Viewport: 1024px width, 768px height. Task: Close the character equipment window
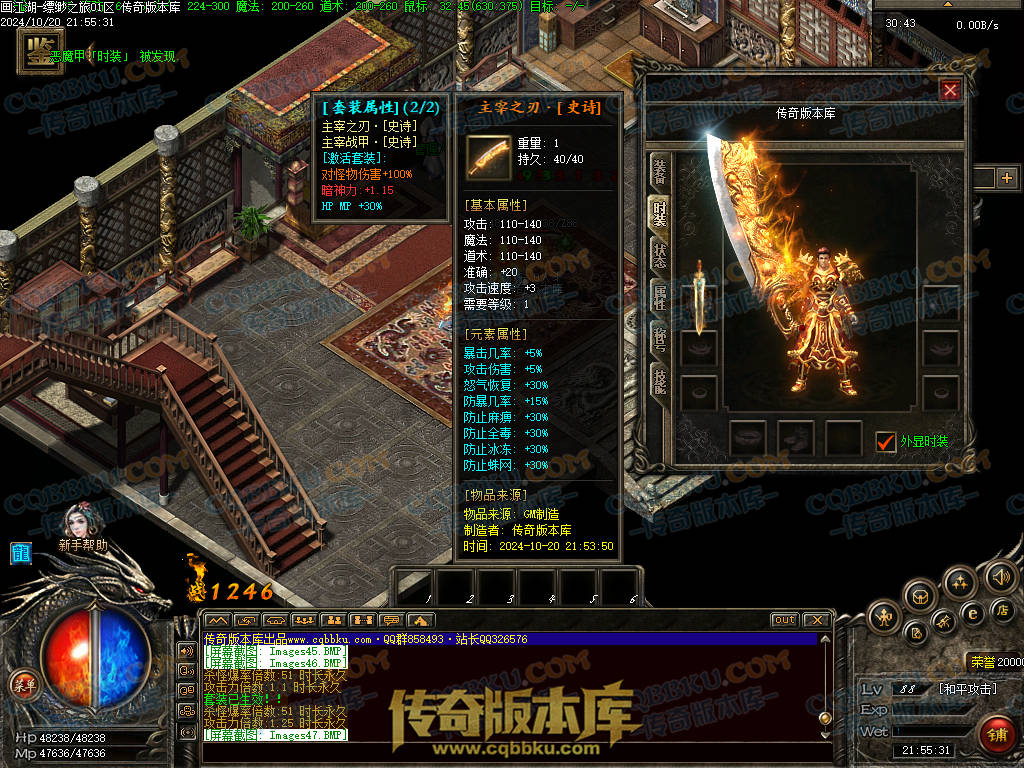(x=950, y=91)
